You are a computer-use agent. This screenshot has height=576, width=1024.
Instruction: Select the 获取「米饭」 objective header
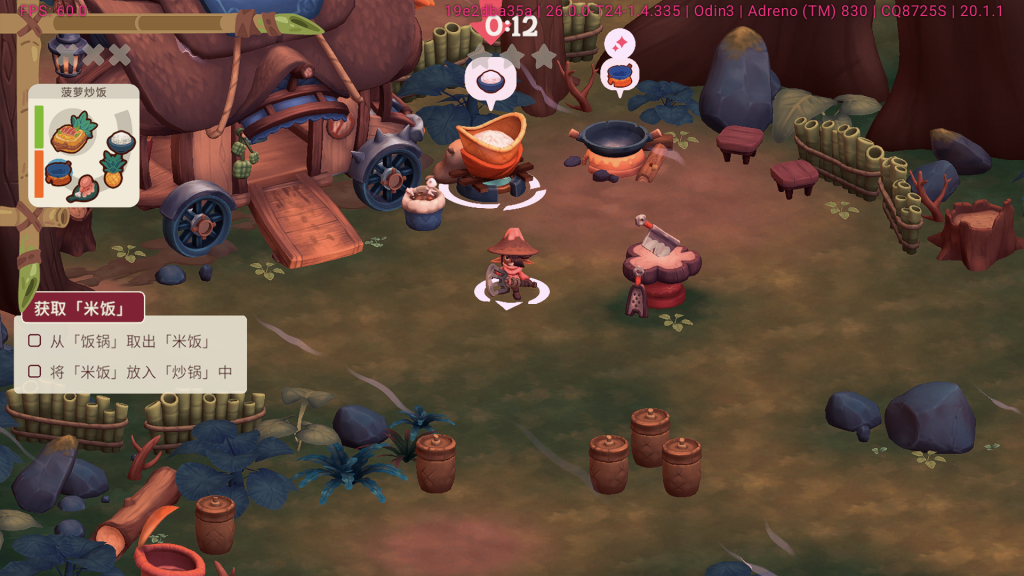coord(82,308)
